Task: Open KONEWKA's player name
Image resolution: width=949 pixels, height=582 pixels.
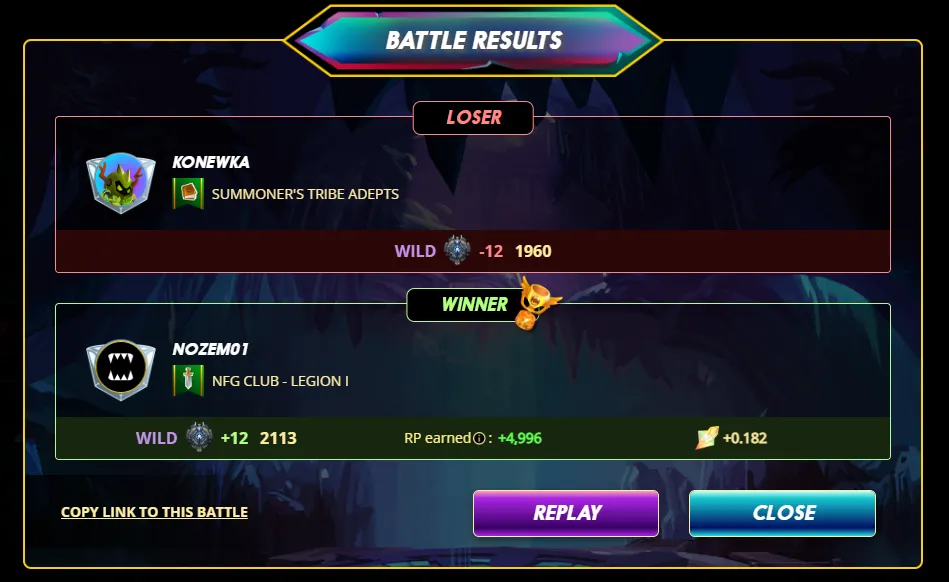Action: [x=211, y=162]
